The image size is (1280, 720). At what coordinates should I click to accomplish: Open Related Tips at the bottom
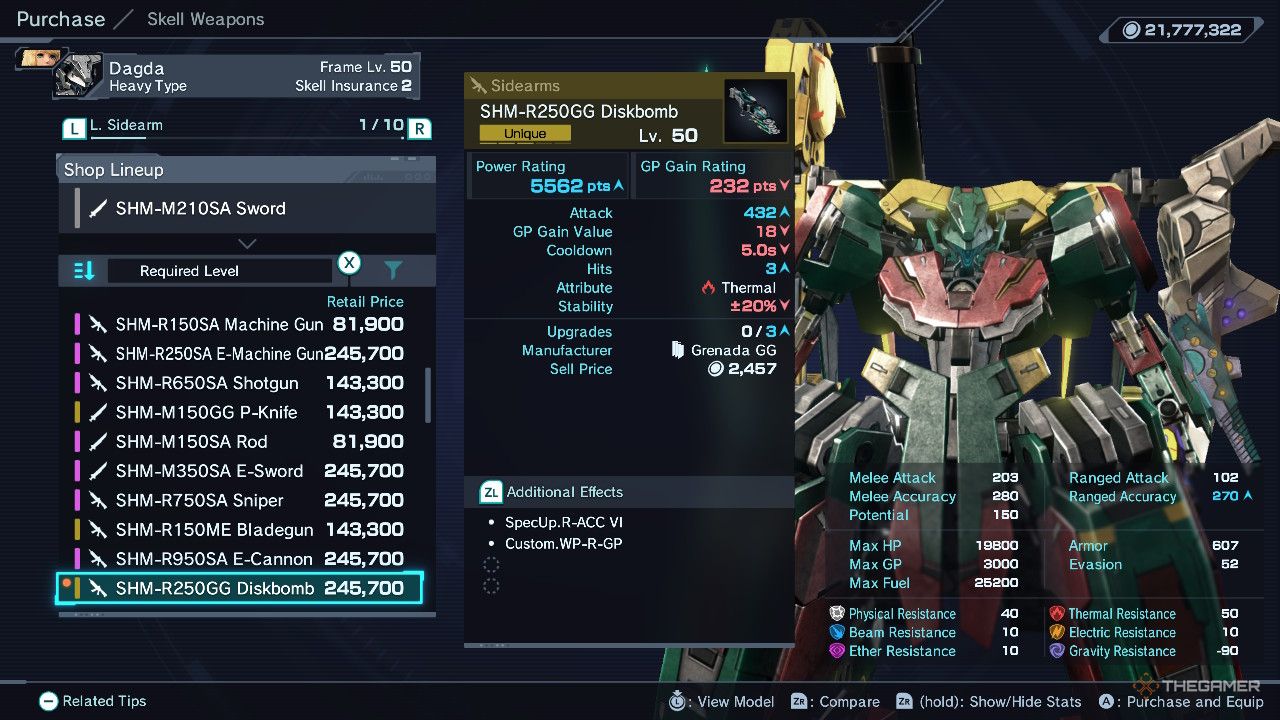click(93, 701)
